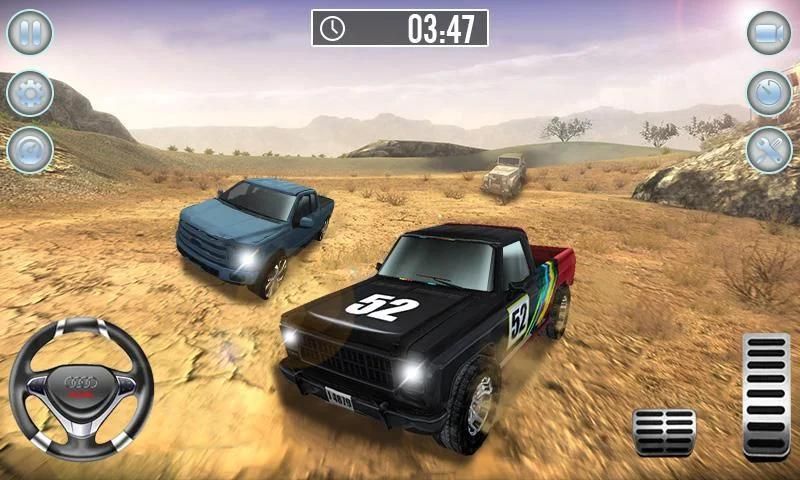Click the round clock icon button
The image size is (800, 480).
tap(769, 93)
